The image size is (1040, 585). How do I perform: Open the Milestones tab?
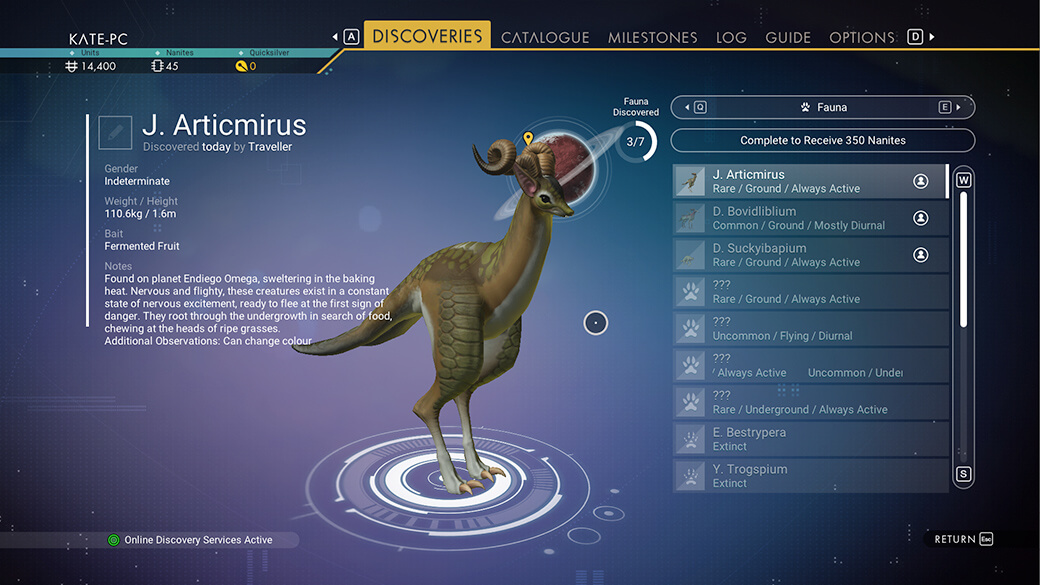(652, 37)
